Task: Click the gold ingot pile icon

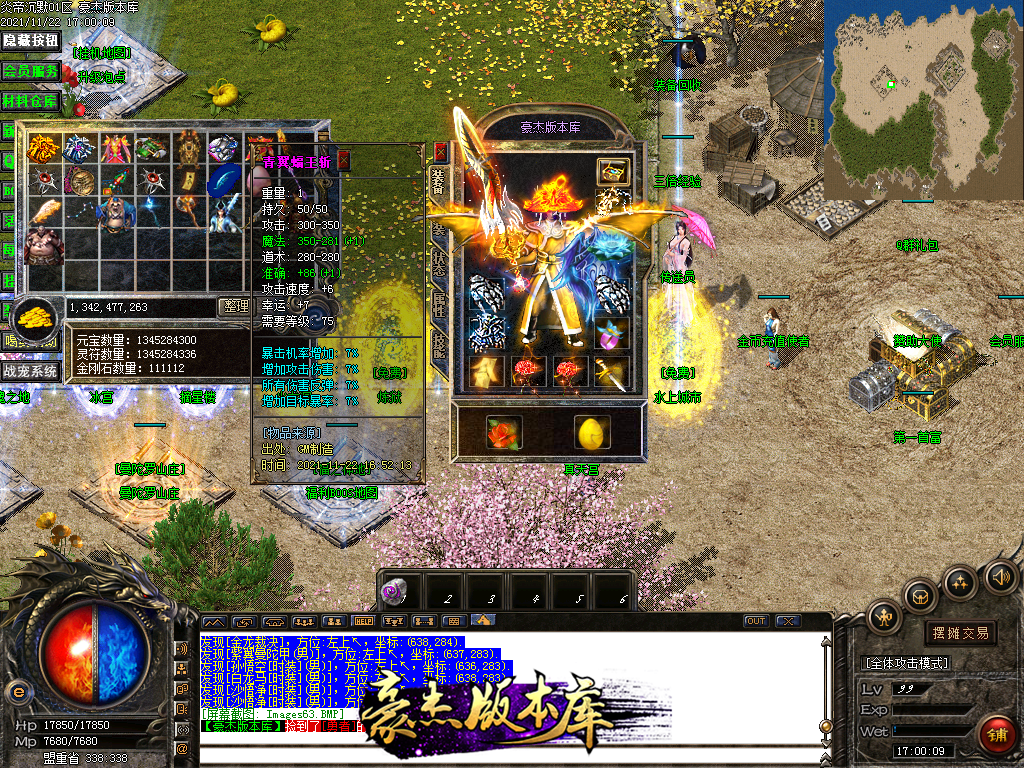Action: coord(38,319)
